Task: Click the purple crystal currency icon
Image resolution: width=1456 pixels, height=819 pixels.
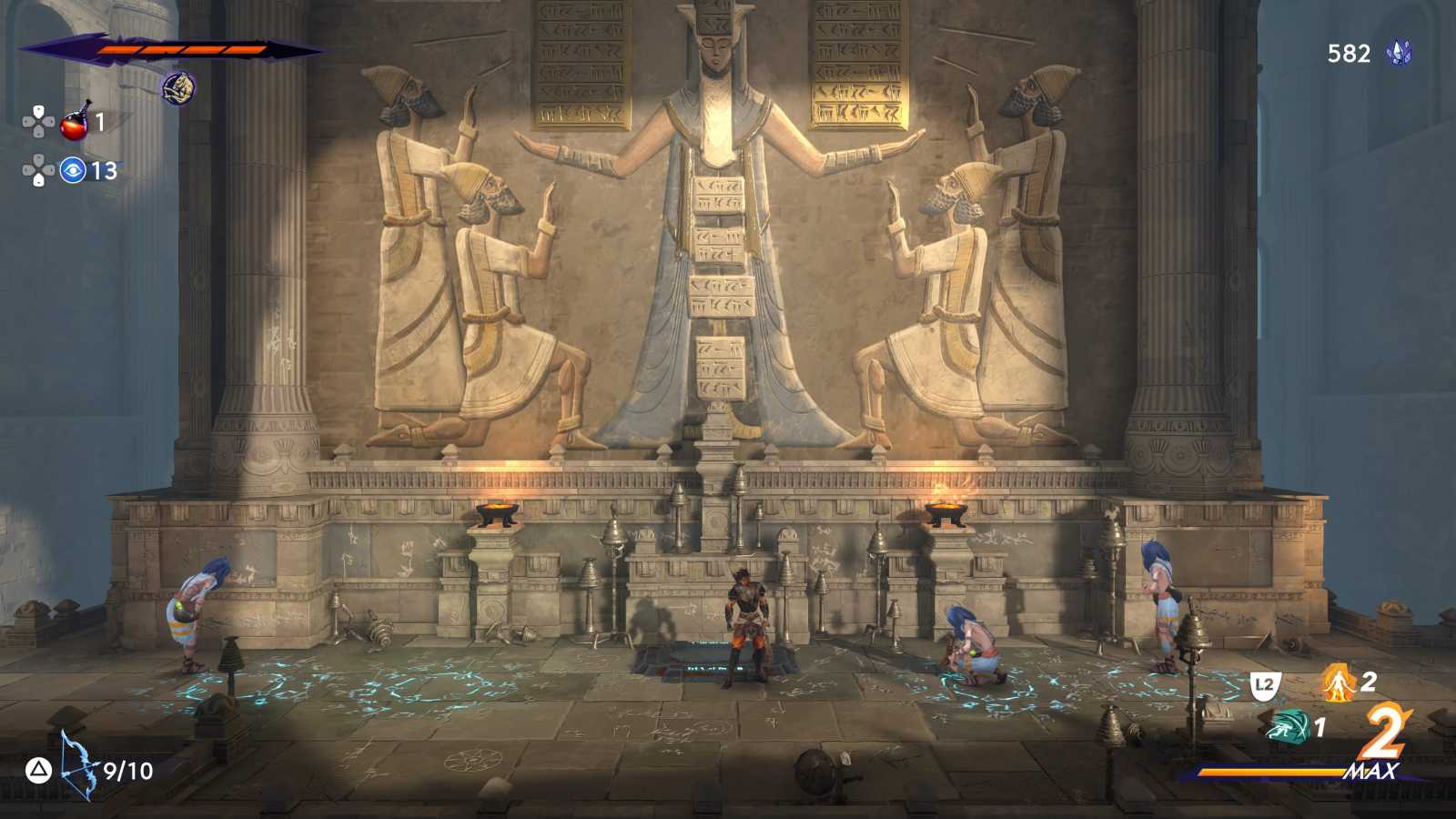Action: (1399, 54)
